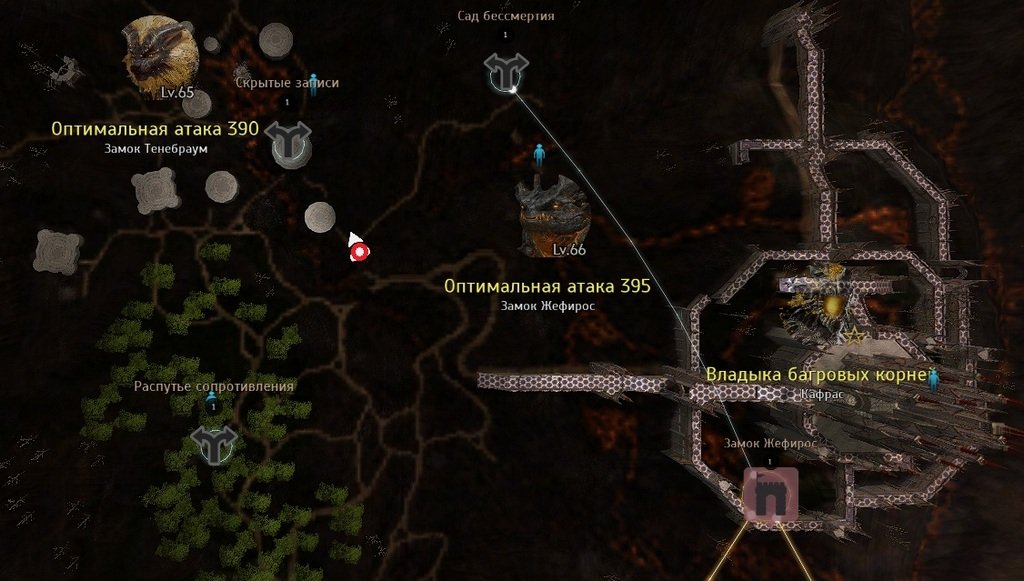The width and height of the screenshot is (1024, 581).
Task: Click the Скрытые записи waypoint marker
Action: click(289, 143)
